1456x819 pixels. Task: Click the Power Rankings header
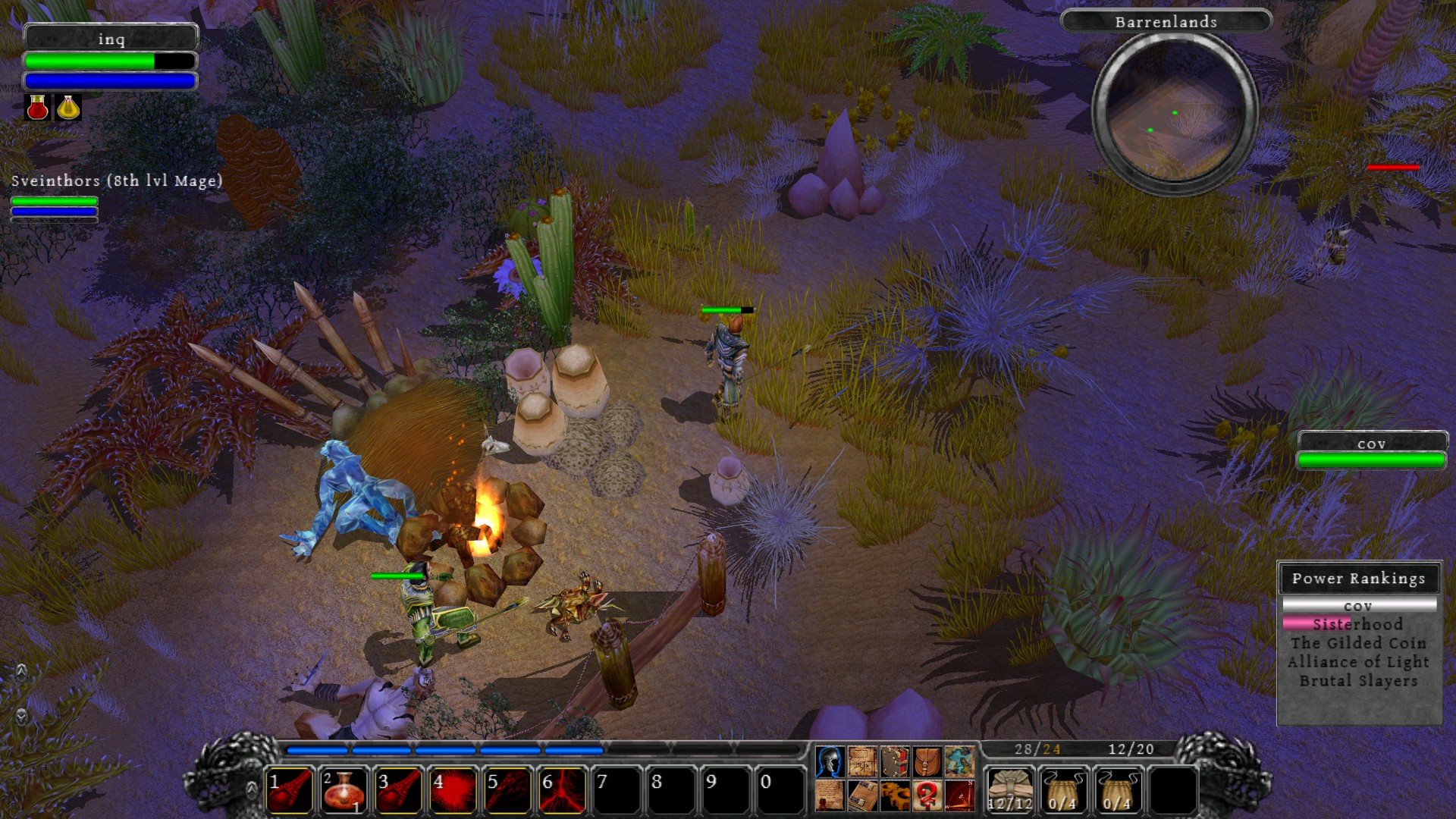click(1359, 579)
